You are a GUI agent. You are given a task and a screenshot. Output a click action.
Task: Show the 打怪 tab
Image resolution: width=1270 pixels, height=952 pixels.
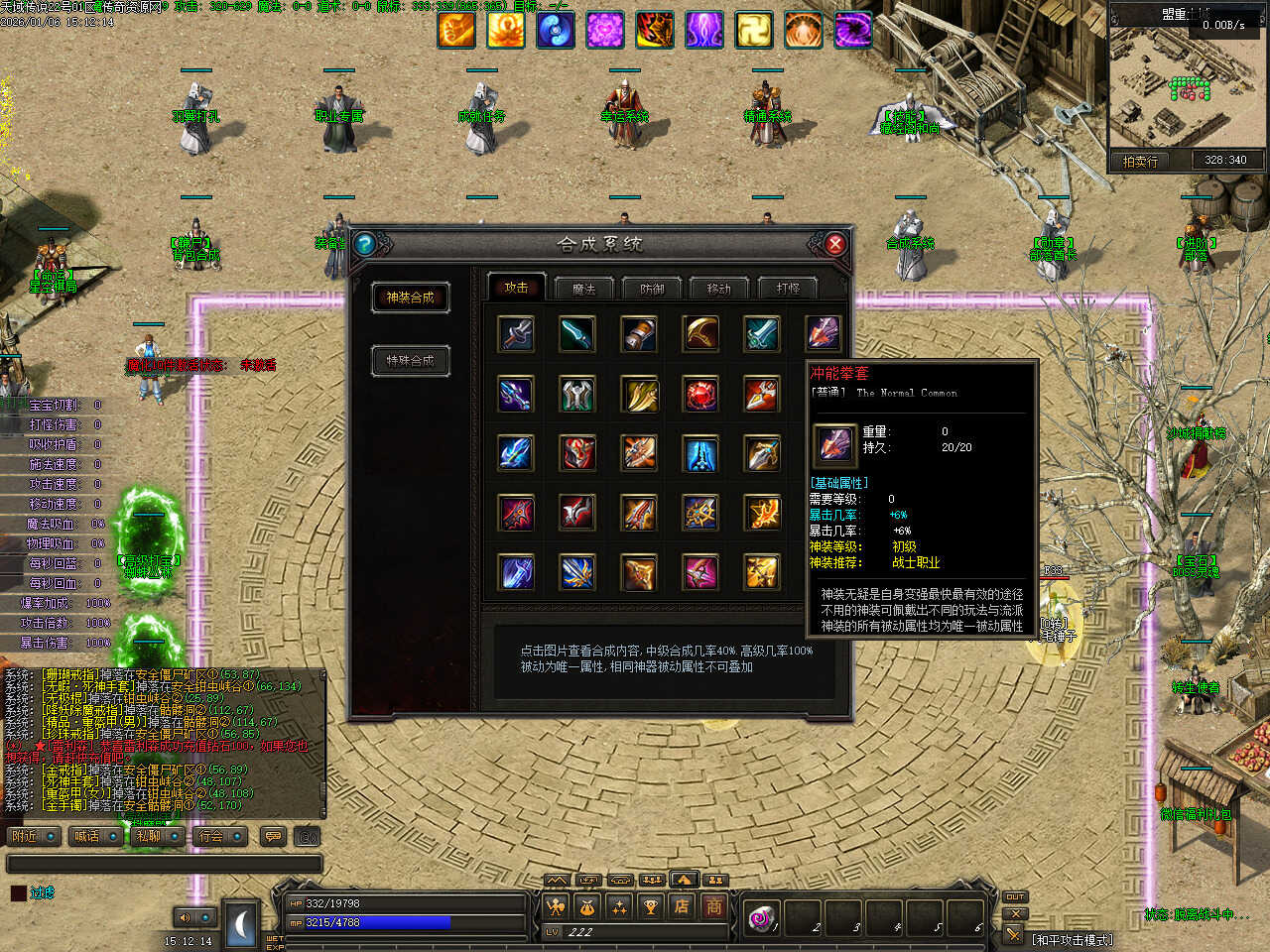[788, 289]
